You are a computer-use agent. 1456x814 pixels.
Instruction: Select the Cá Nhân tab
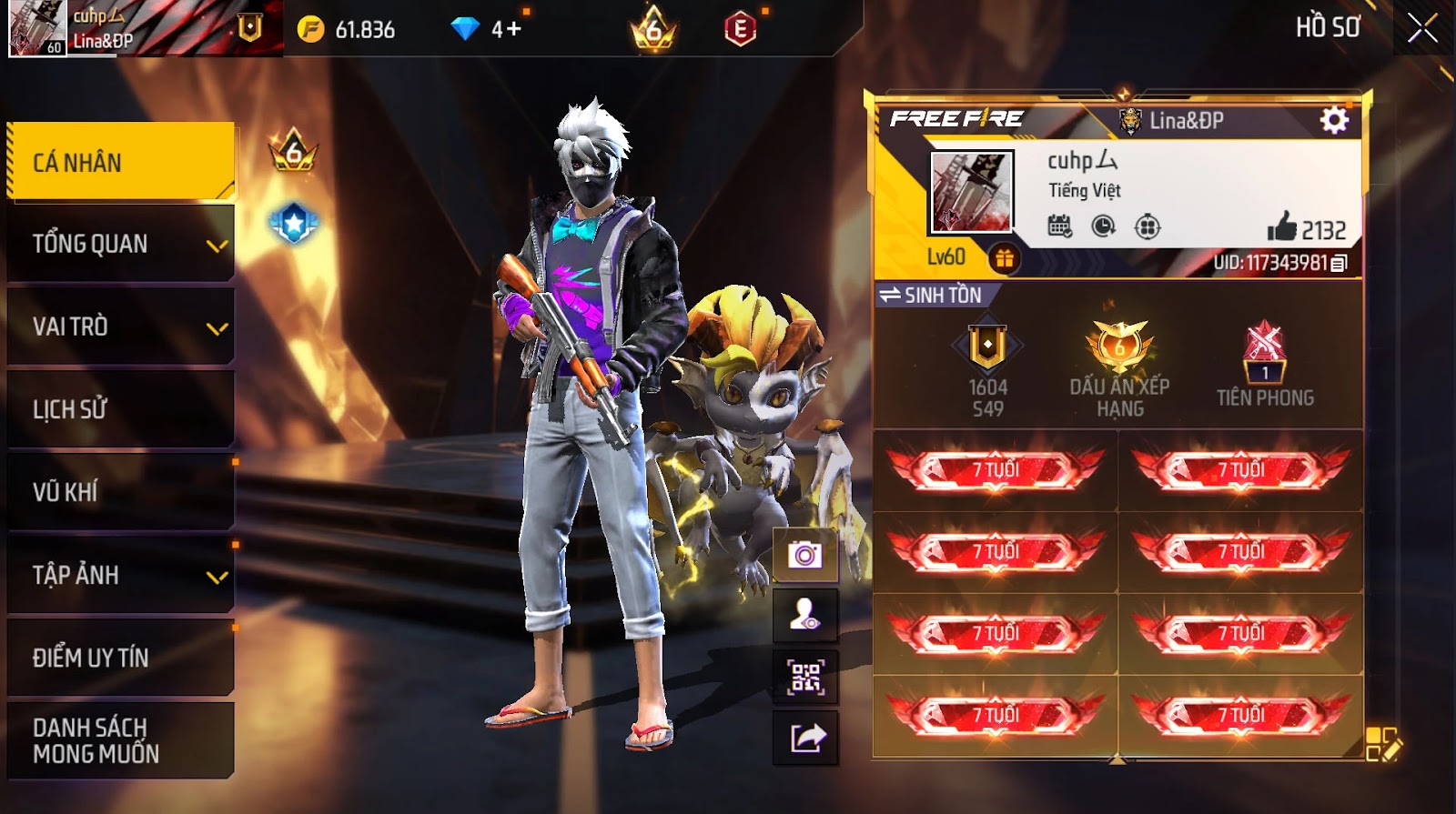point(120,163)
